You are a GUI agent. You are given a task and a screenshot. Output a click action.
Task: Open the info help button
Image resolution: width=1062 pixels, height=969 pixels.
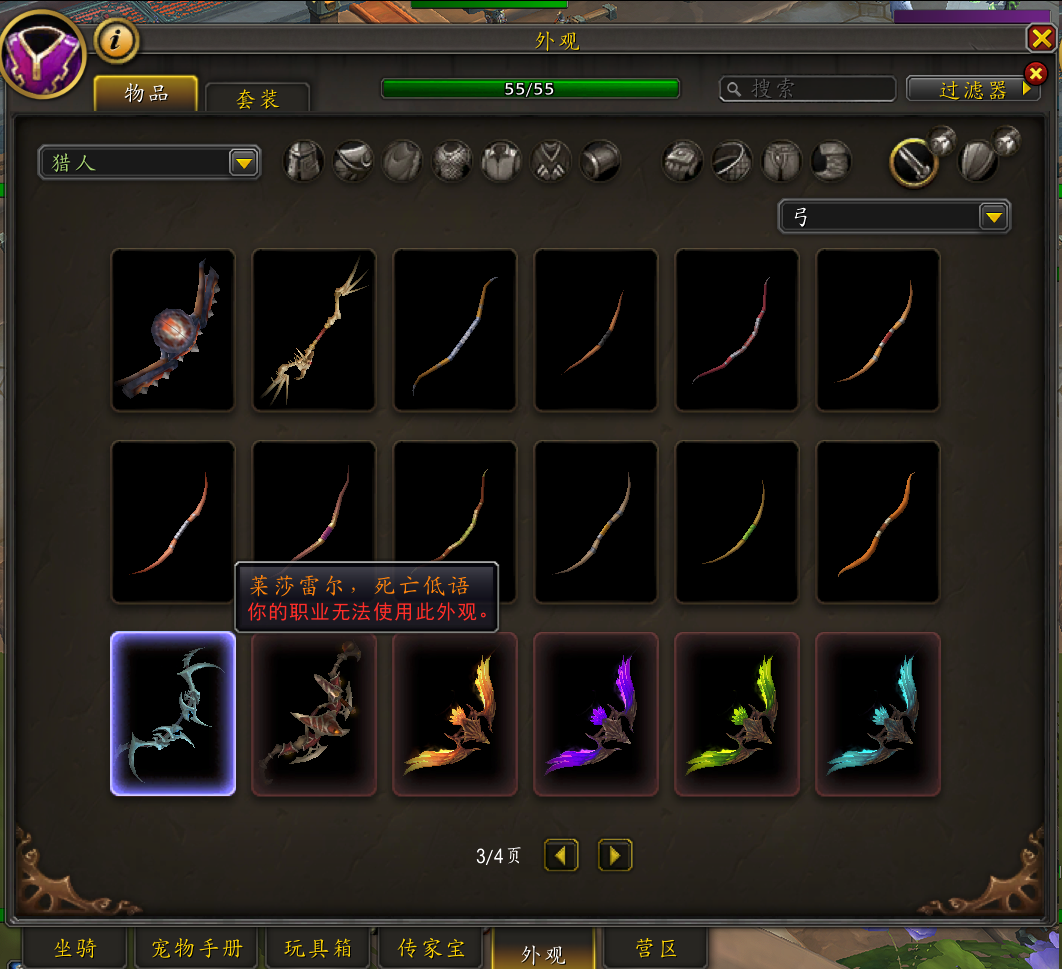pyautogui.click(x=116, y=41)
